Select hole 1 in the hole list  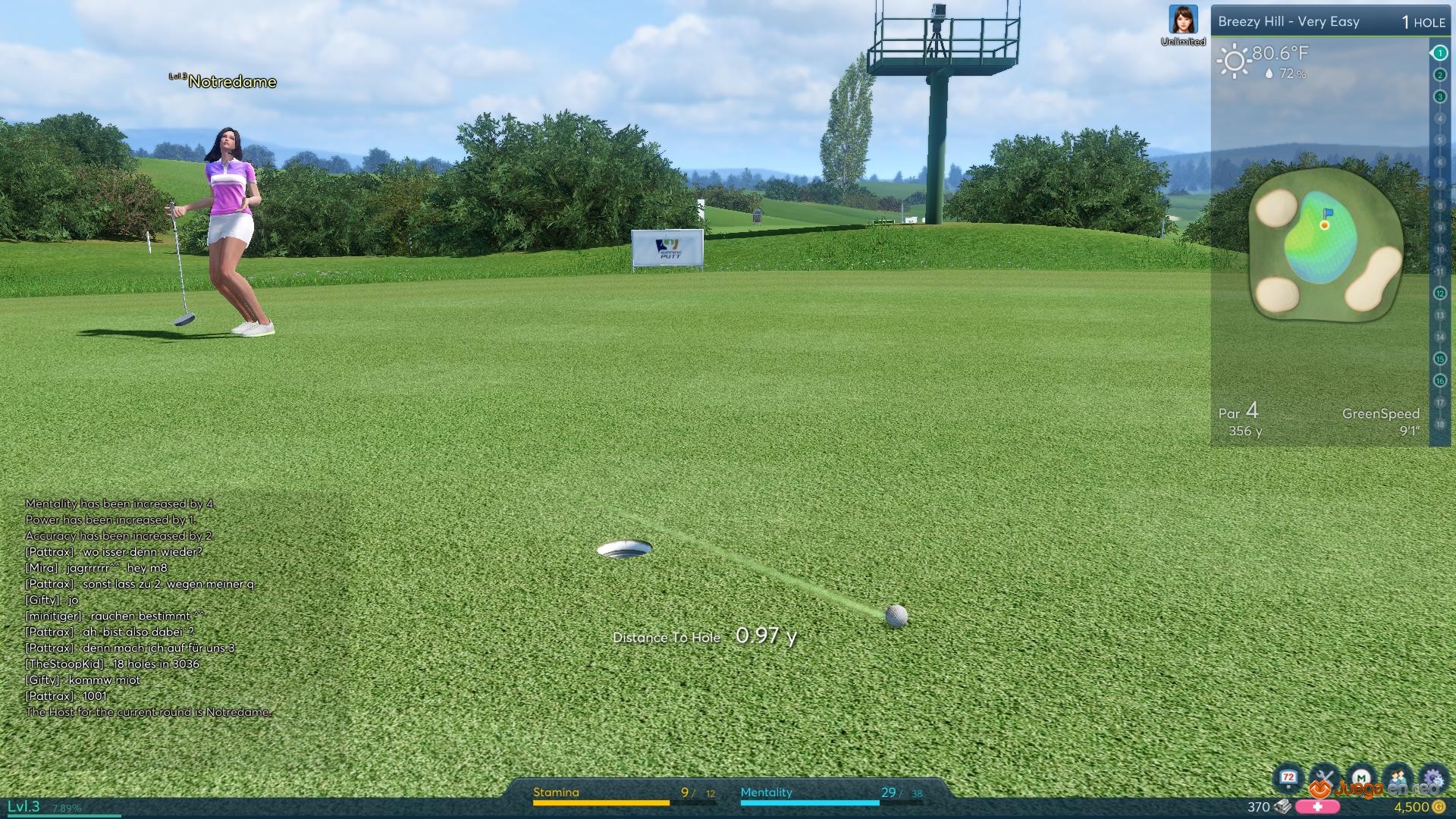pos(1439,53)
